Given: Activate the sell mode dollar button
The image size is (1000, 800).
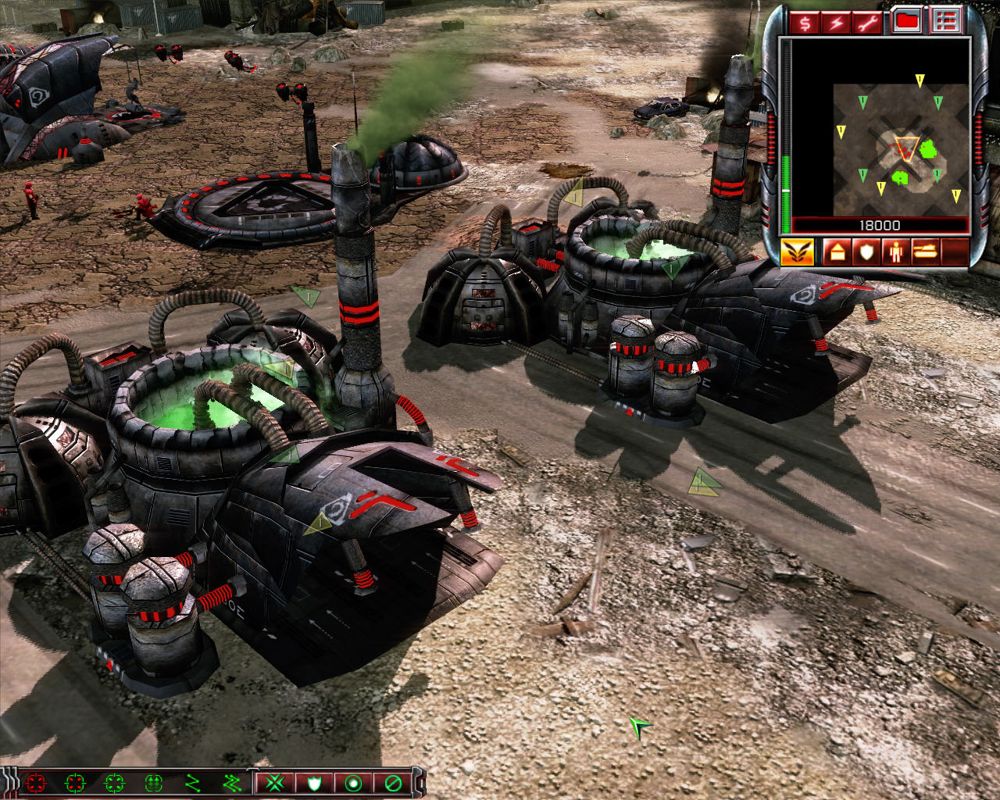Looking at the screenshot, I should pos(804,21).
